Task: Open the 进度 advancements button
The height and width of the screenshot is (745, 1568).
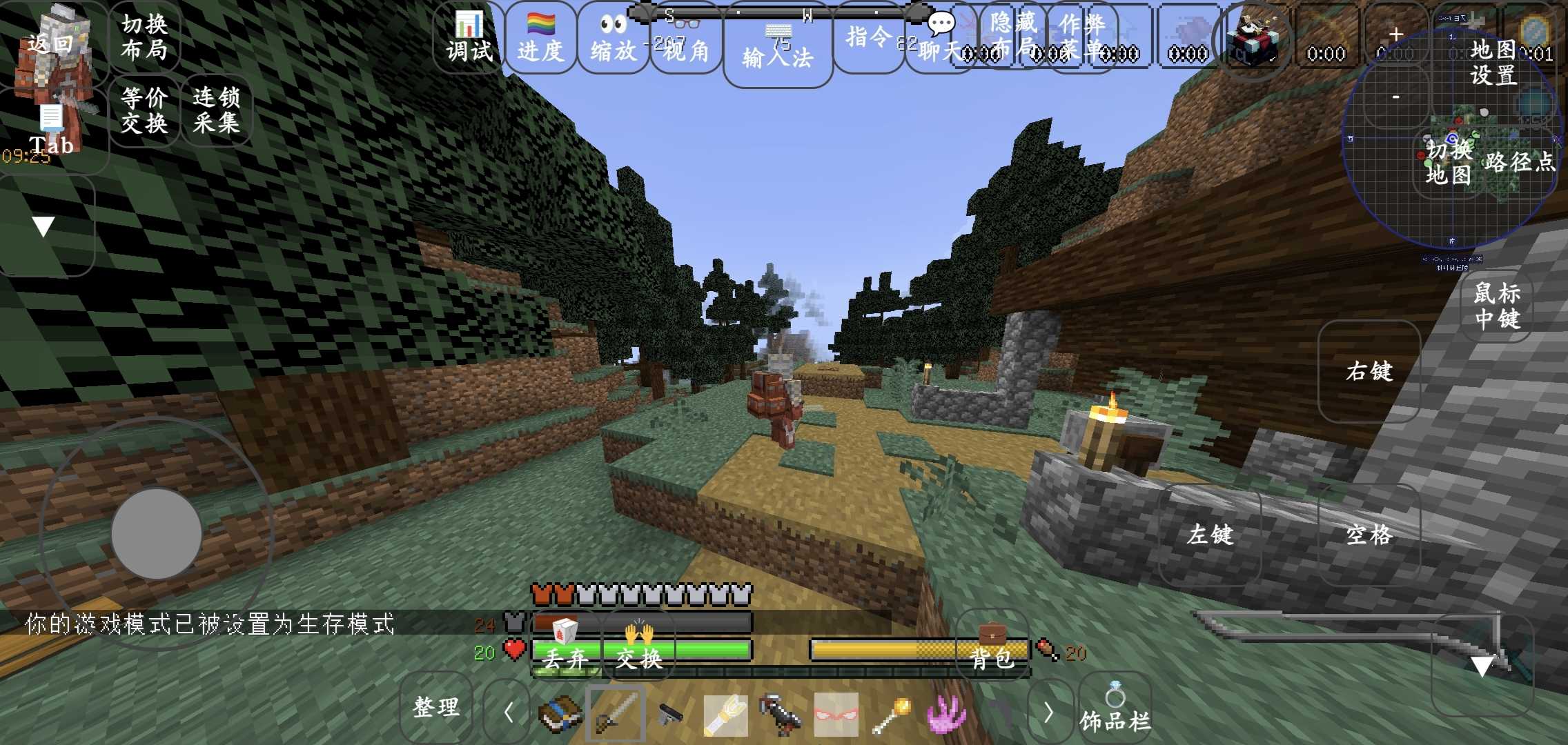Action: click(540, 38)
